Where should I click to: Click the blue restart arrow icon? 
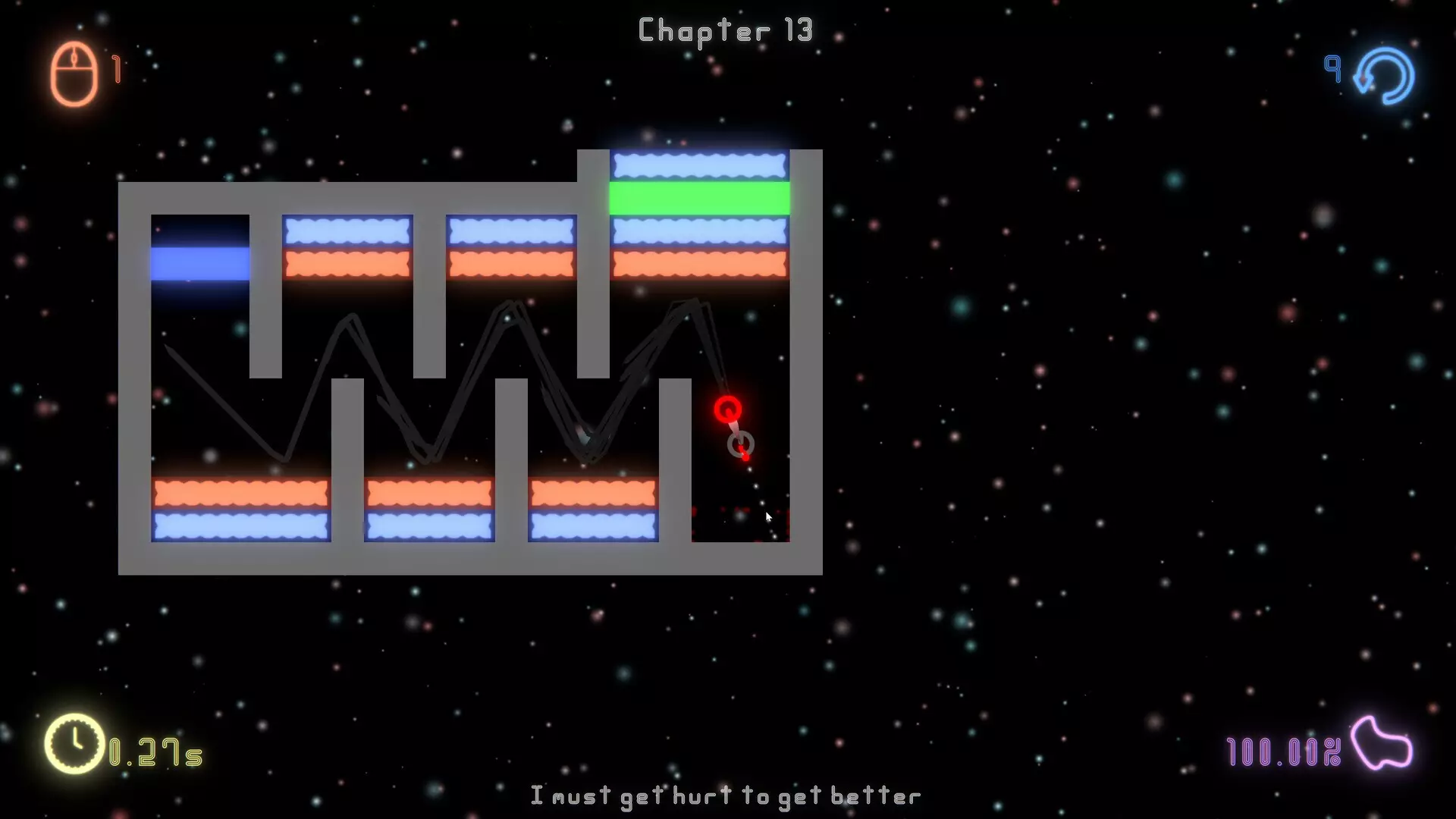tap(1385, 76)
